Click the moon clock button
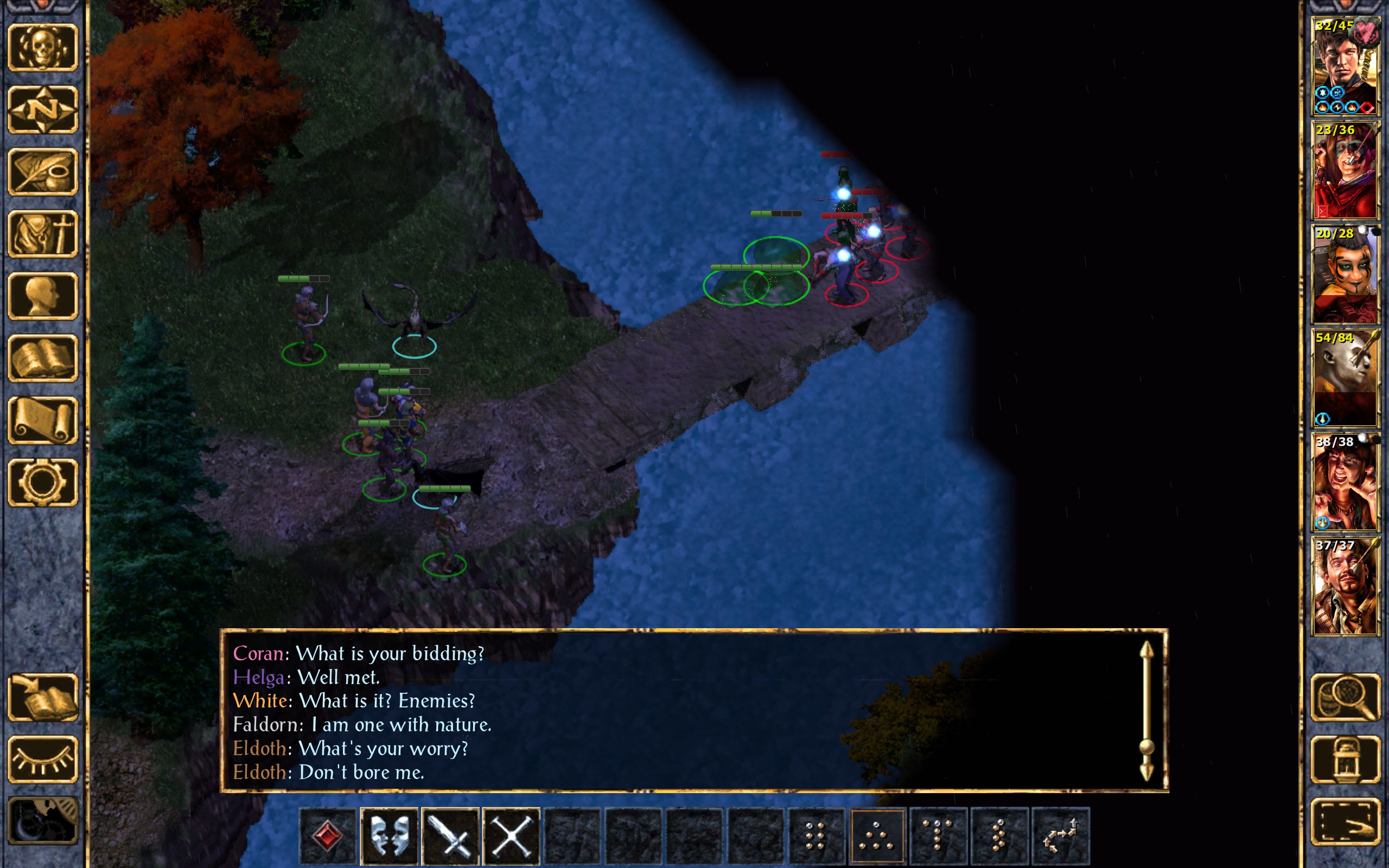The image size is (1389, 868). coord(43,821)
